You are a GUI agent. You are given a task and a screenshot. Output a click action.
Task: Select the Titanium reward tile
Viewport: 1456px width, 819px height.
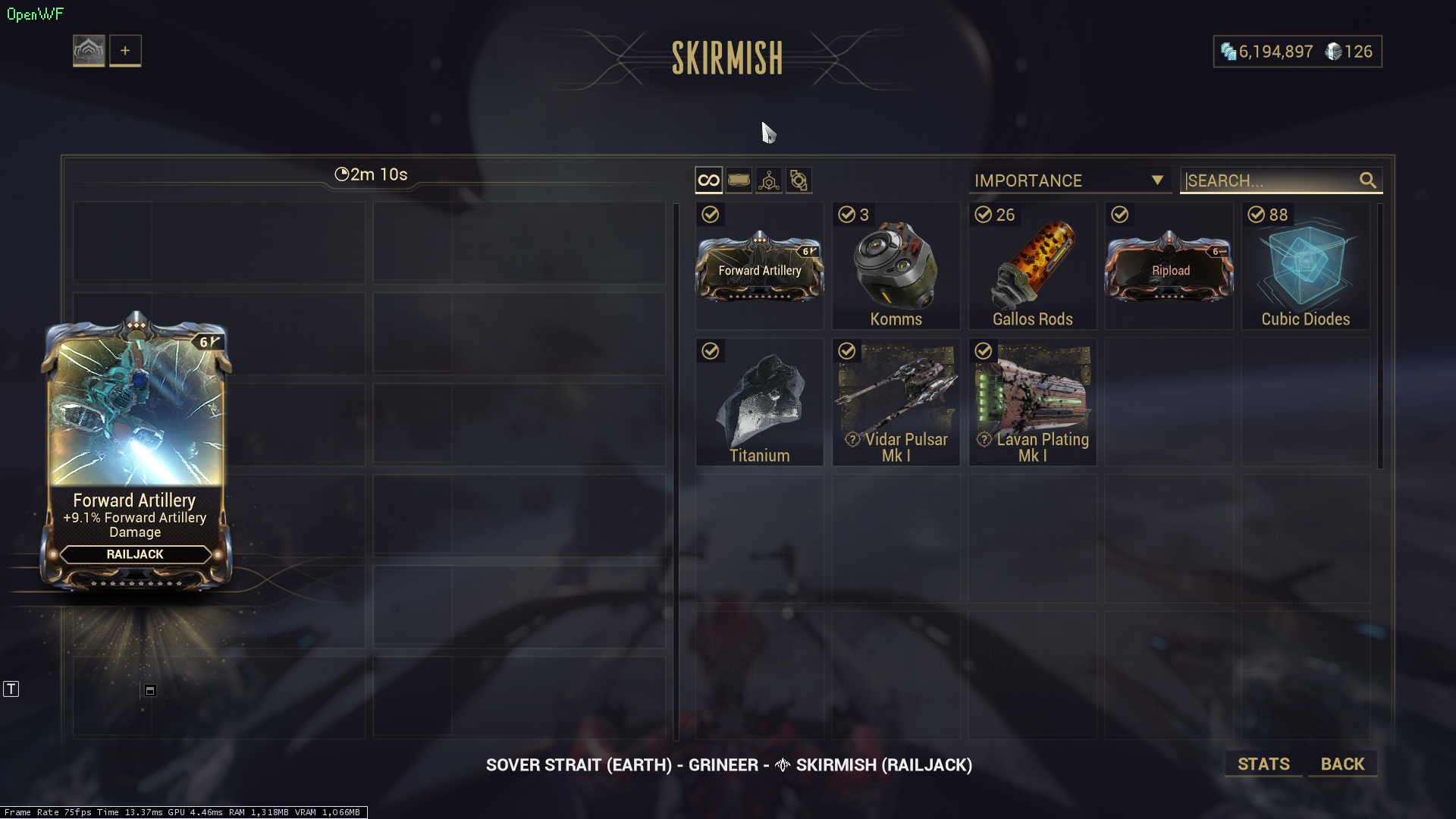pyautogui.click(x=760, y=403)
